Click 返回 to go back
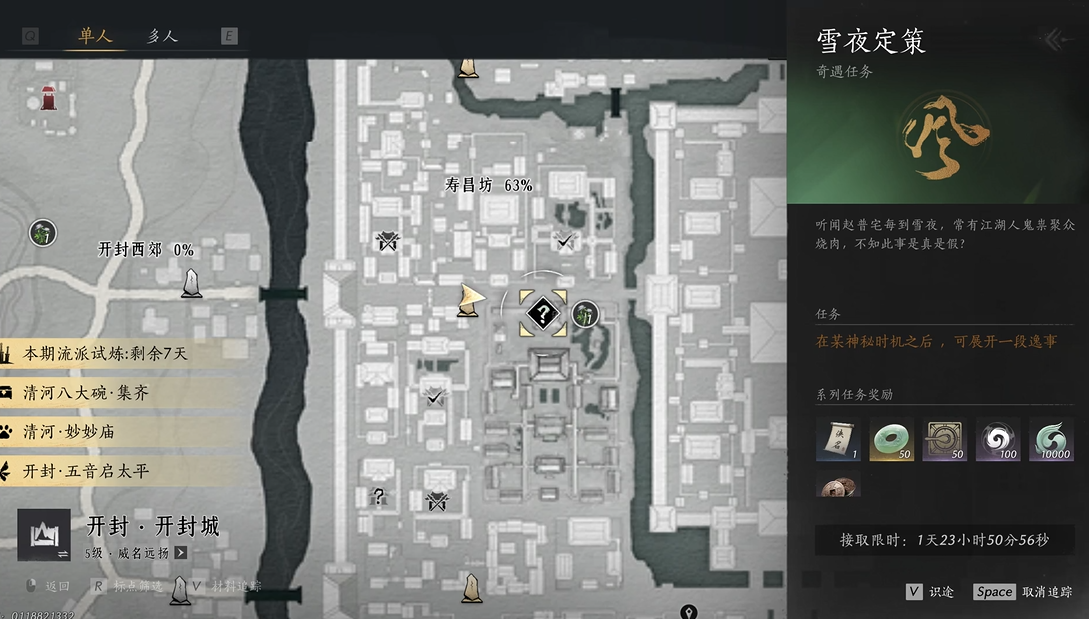This screenshot has height=619, width=1089. tap(56, 586)
